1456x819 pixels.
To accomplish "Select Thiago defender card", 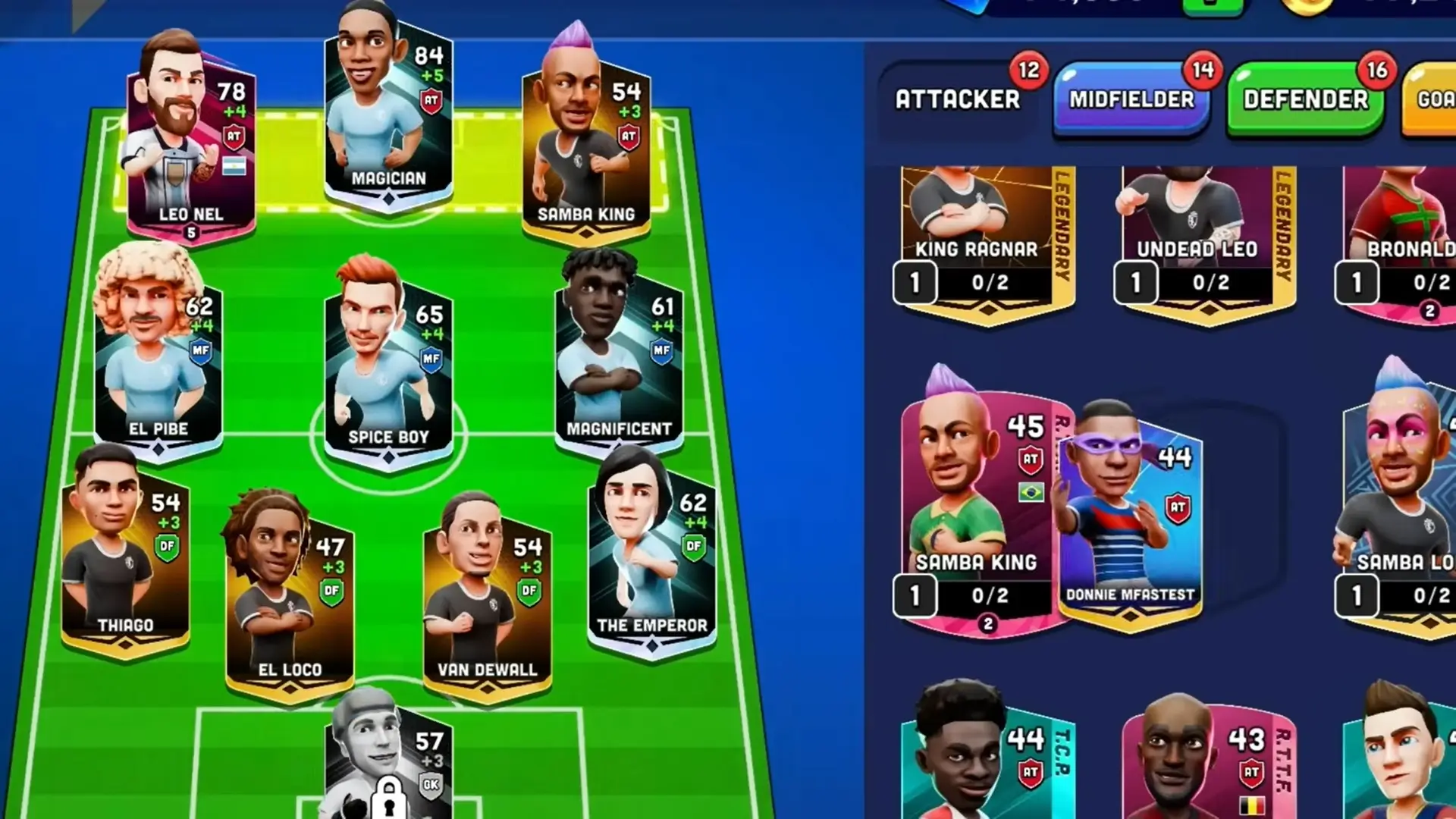I will click(x=125, y=561).
